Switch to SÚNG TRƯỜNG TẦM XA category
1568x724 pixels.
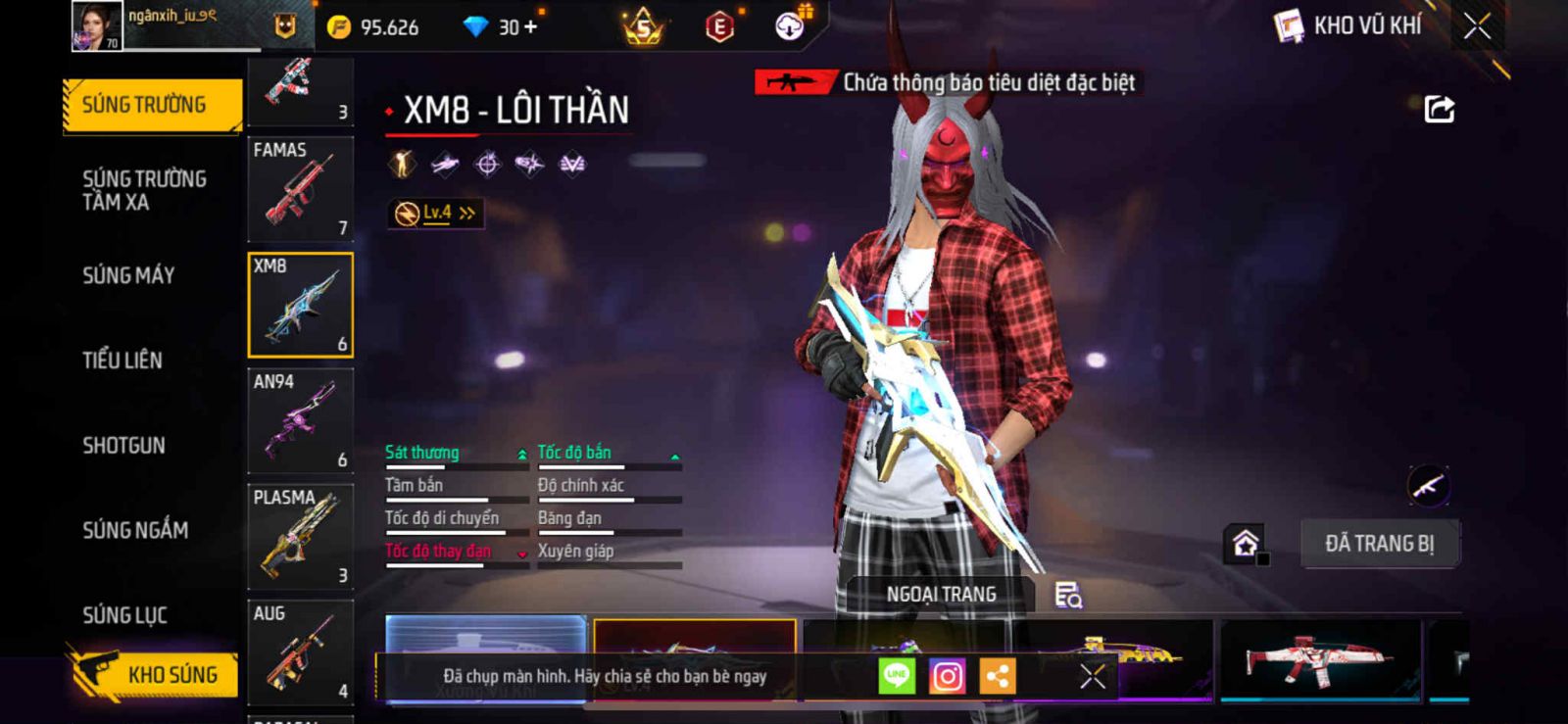145,190
